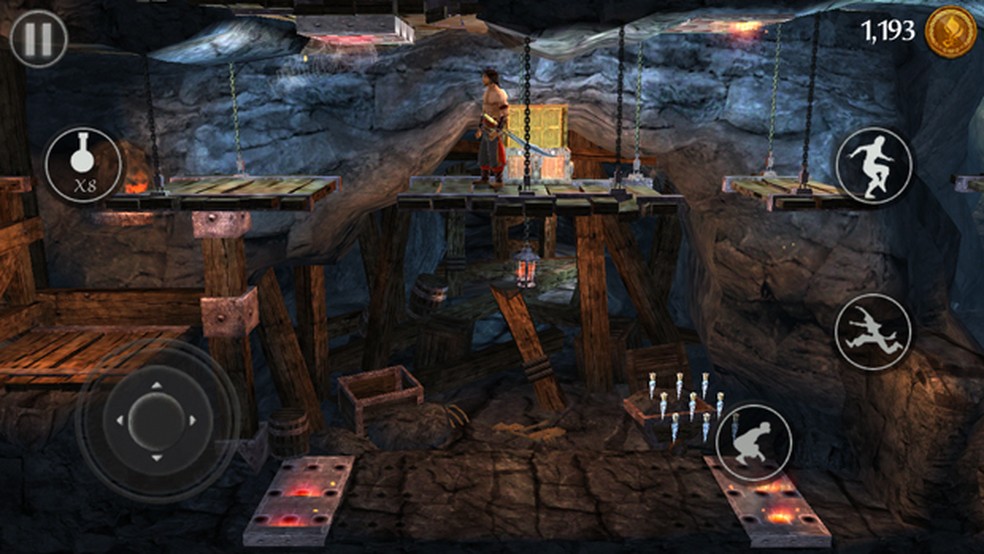Activate the running dash action button

[x=872, y=331]
